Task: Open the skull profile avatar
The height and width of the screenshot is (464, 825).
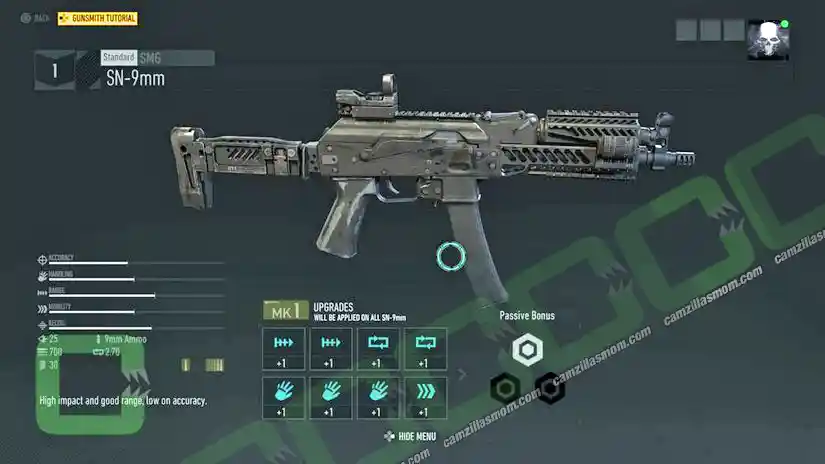Action: (767, 39)
